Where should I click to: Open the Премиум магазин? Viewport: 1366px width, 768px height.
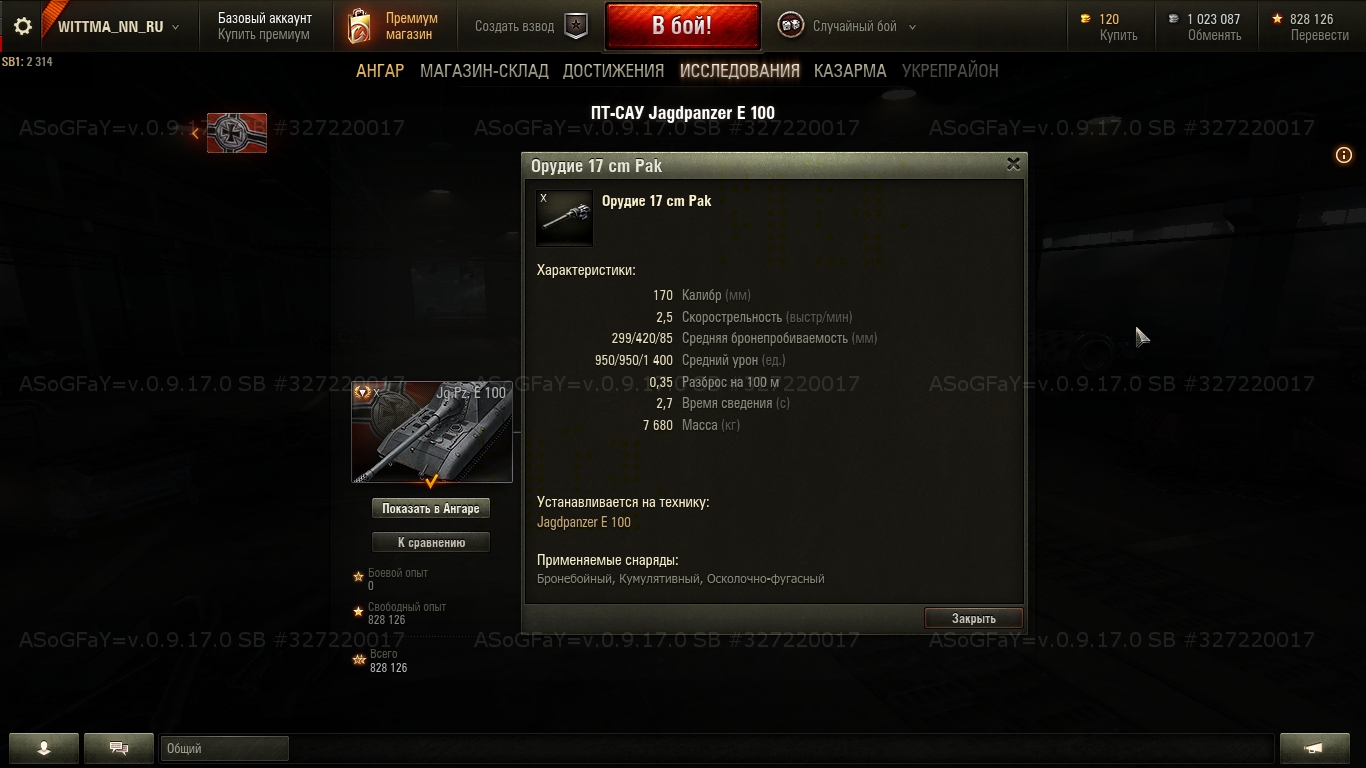pyautogui.click(x=394, y=27)
